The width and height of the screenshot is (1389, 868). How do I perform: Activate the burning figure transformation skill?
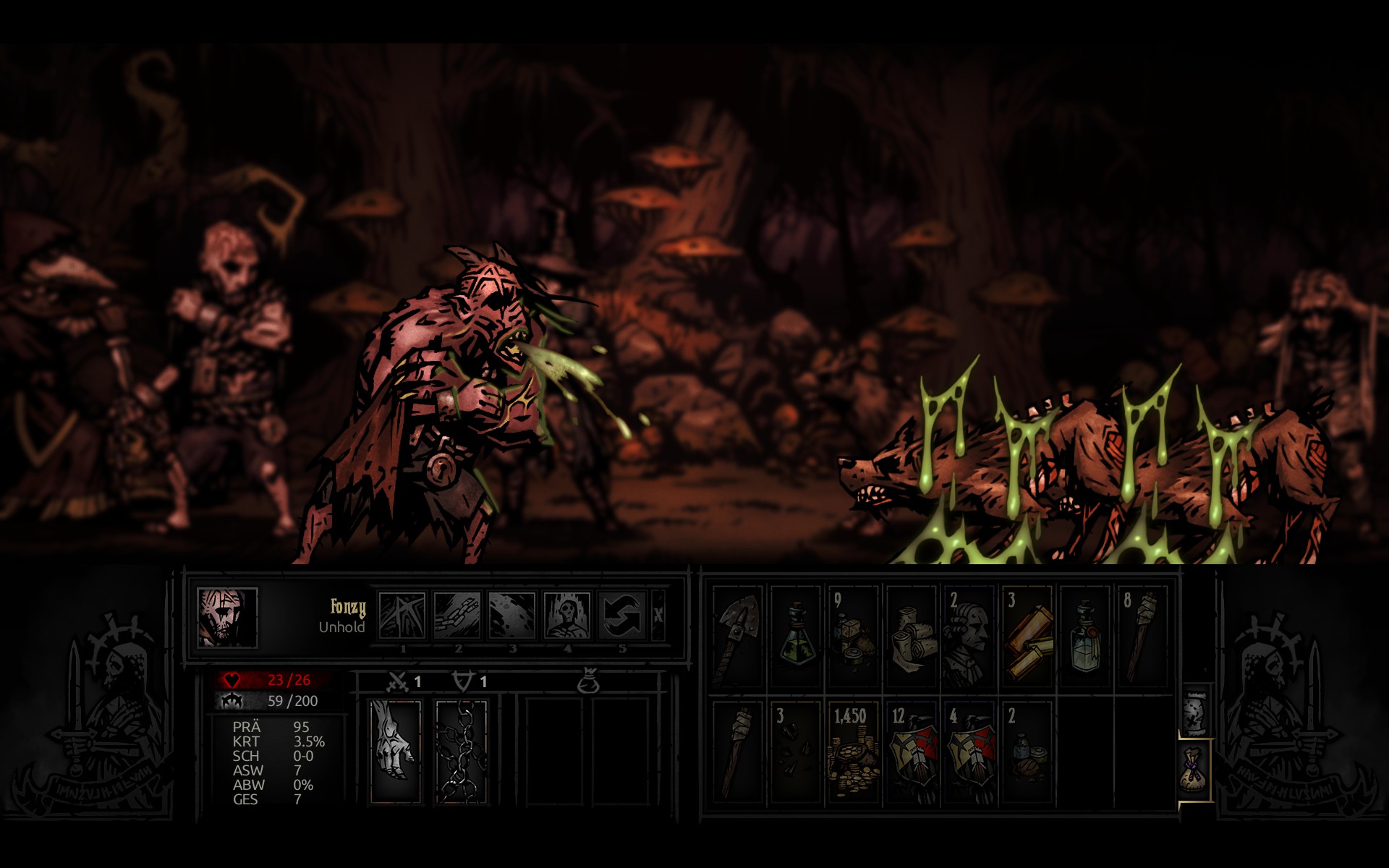click(x=567, y=616)
